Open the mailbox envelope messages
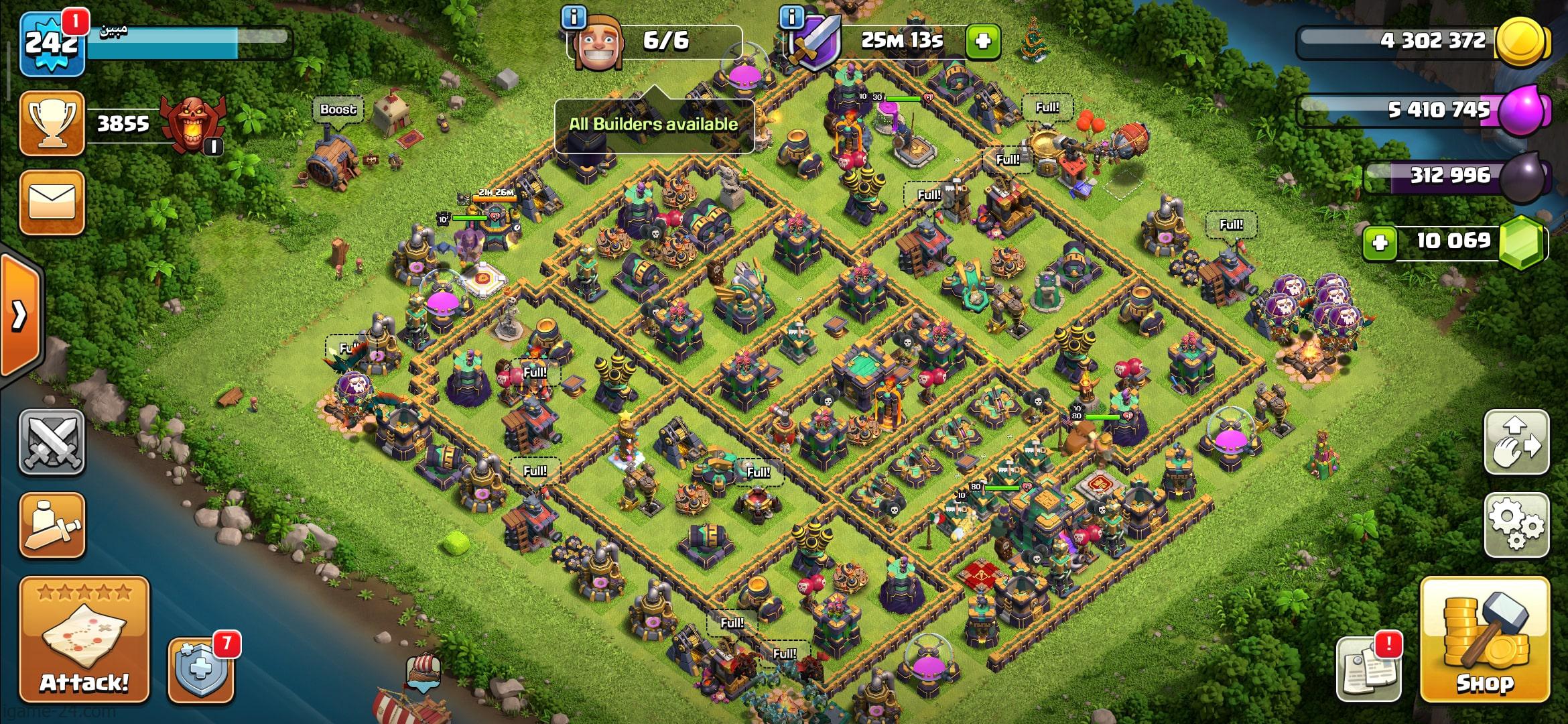The image size is (1568, 724). (52, 202)
